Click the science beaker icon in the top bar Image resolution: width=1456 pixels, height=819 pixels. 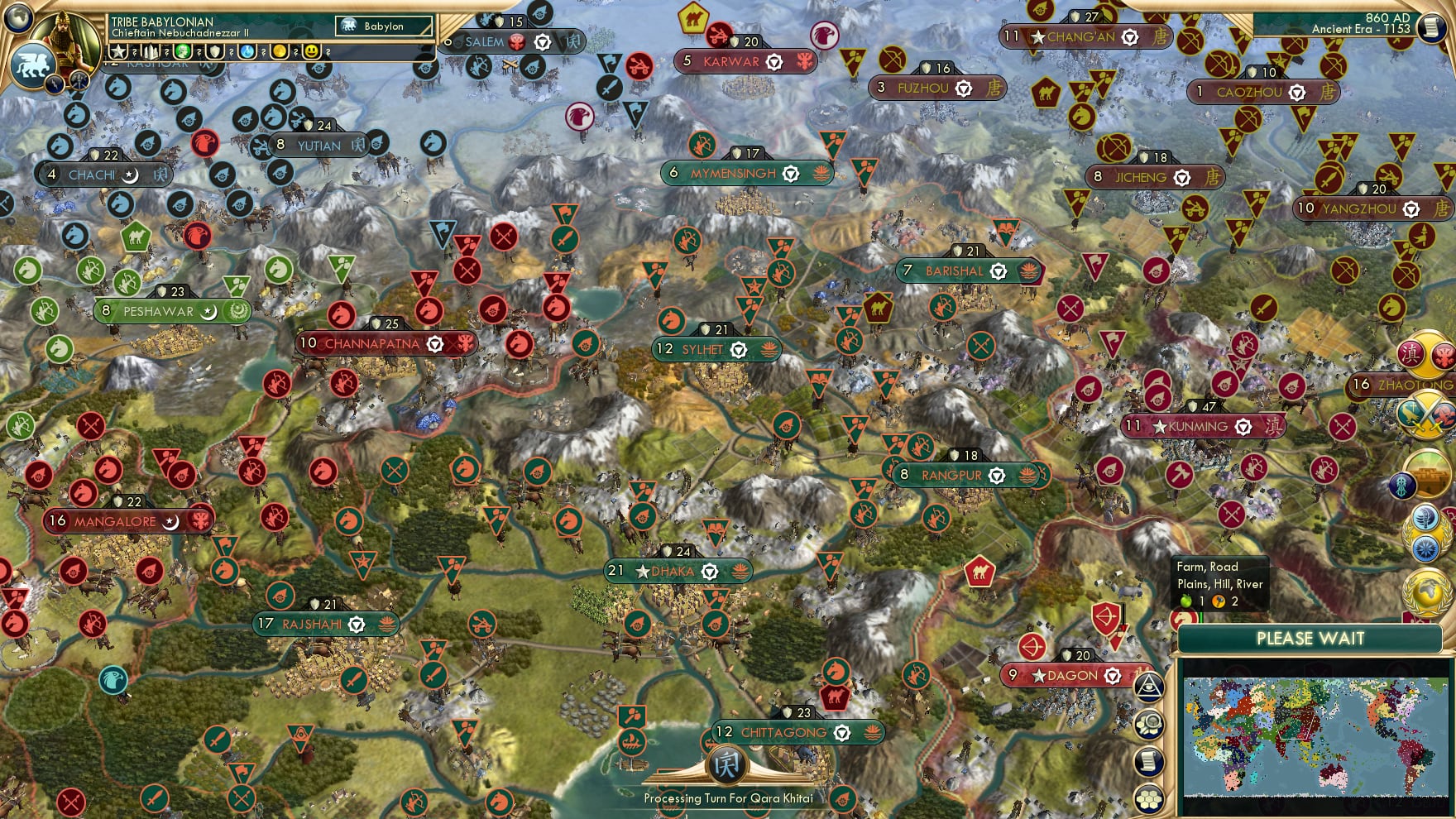point(247,52)
